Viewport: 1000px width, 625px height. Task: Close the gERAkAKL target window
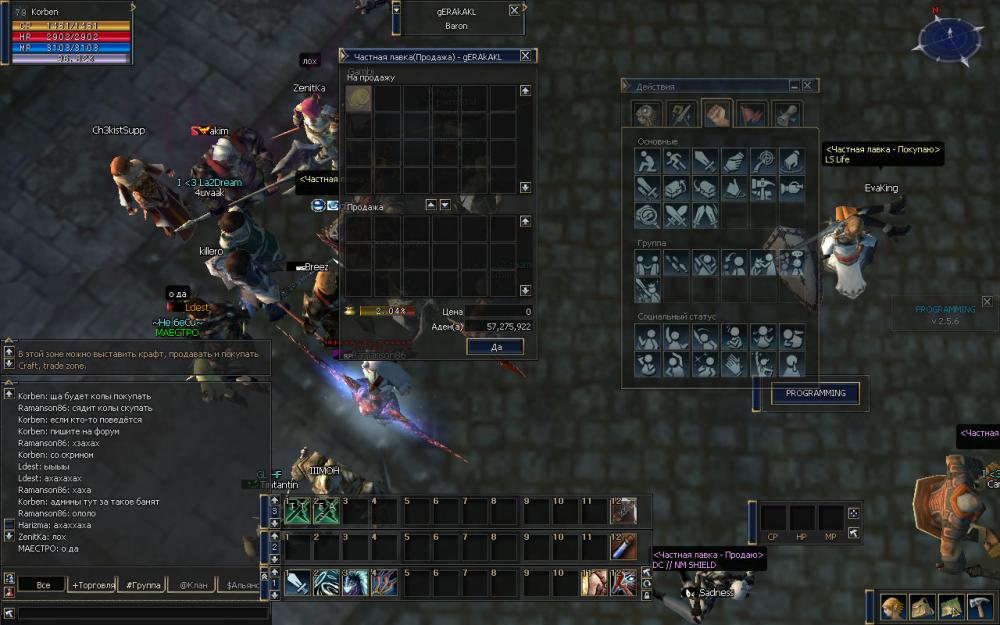pos(514,9)
